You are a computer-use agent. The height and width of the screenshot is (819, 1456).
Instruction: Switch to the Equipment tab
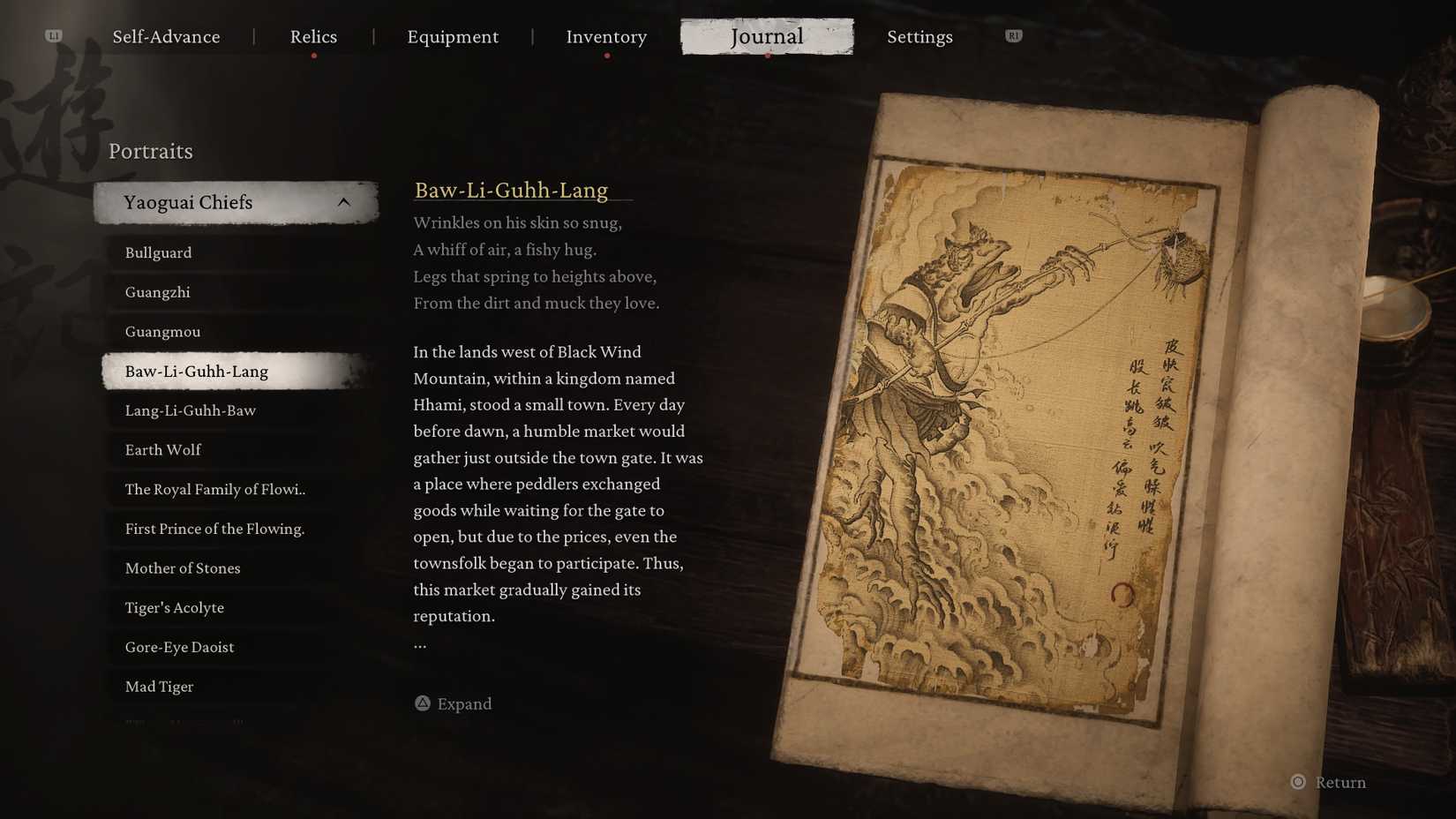tap(453, 37)
